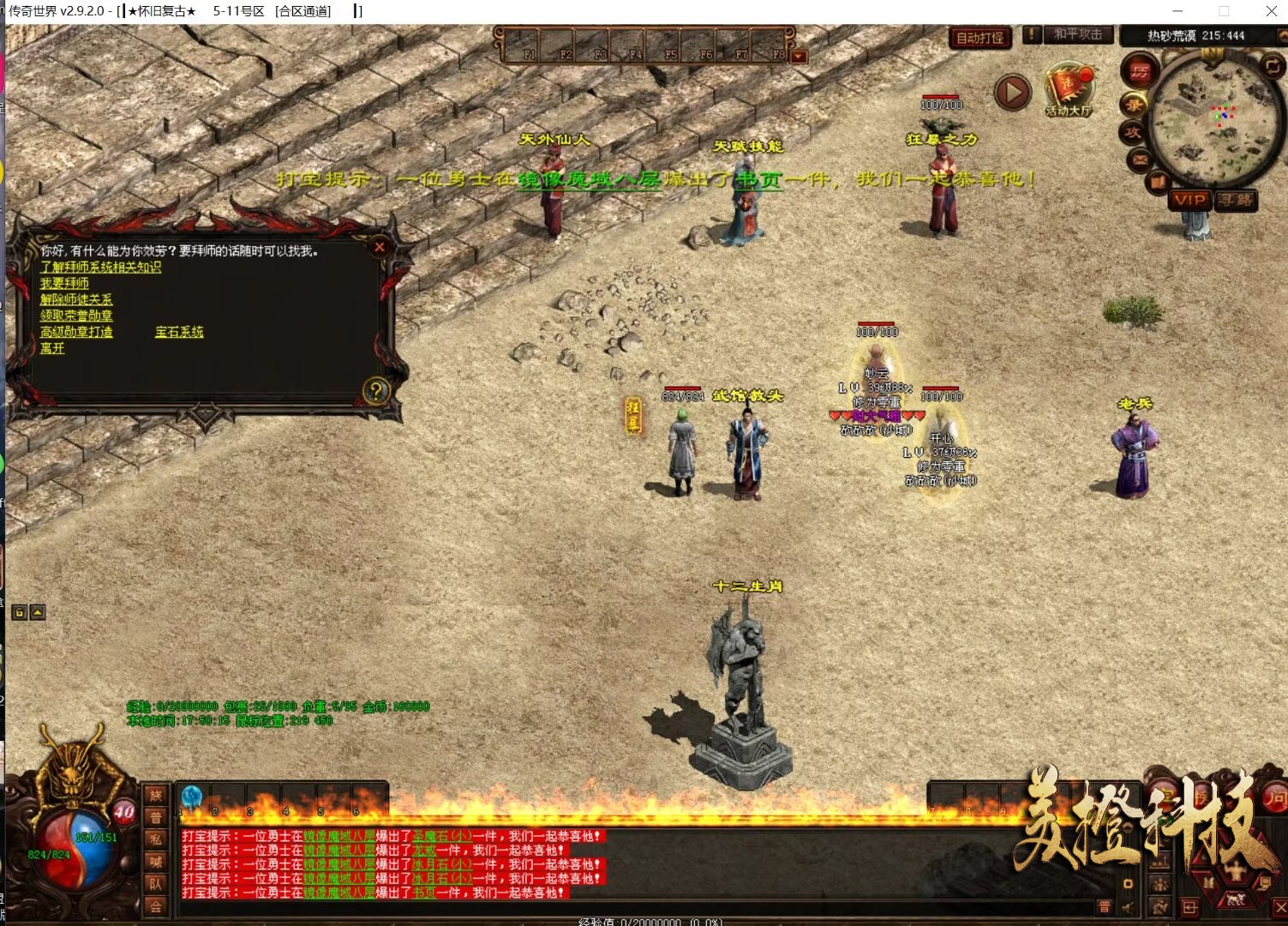Close the mentor NPC dialogue window
This screenshot has height=926, width=1288.
[x=380, y=247]
